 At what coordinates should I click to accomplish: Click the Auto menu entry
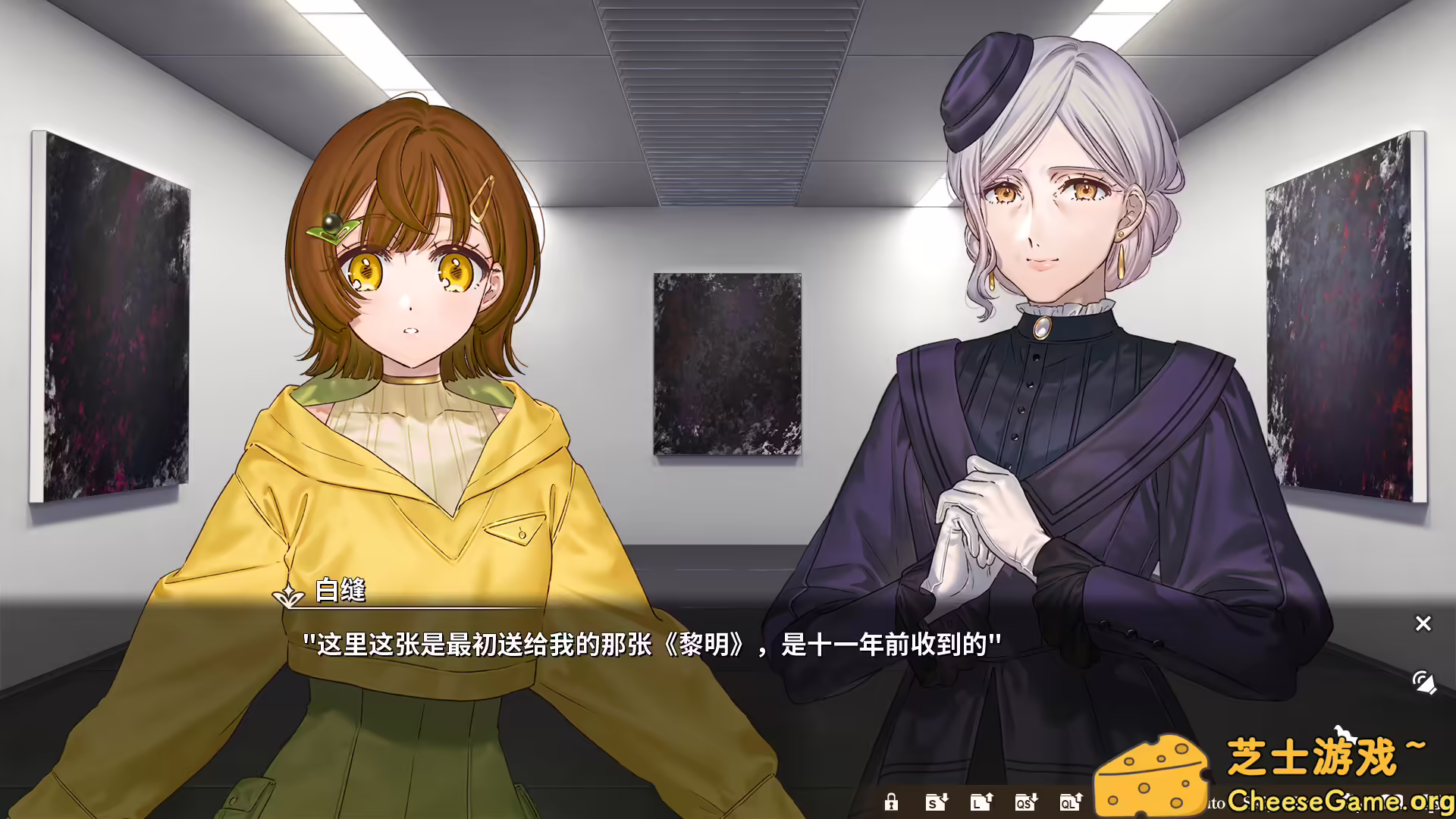tap(1211, 803)
